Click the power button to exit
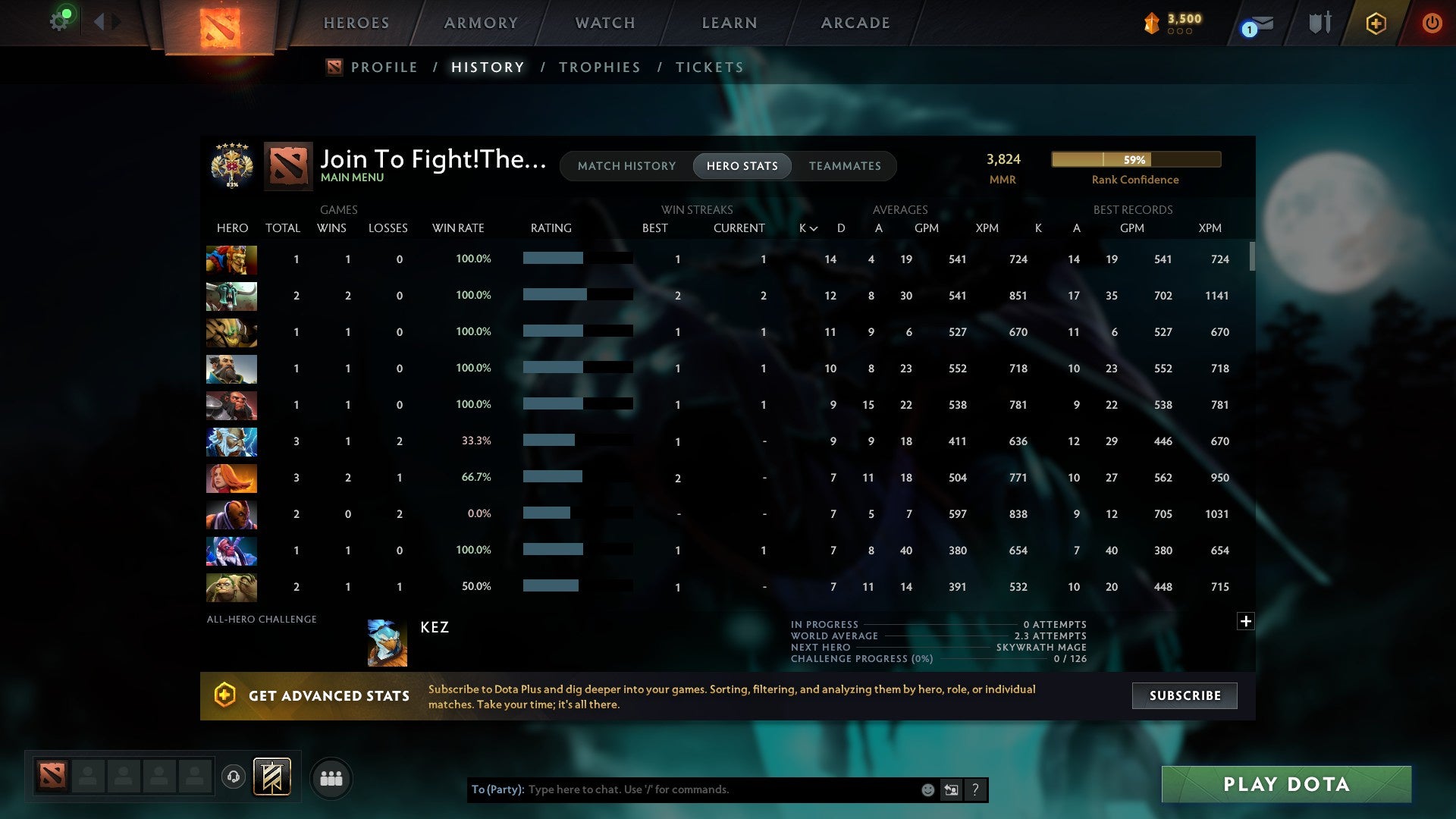This screenshot has height=819, width=1456. coord(1432,23)
